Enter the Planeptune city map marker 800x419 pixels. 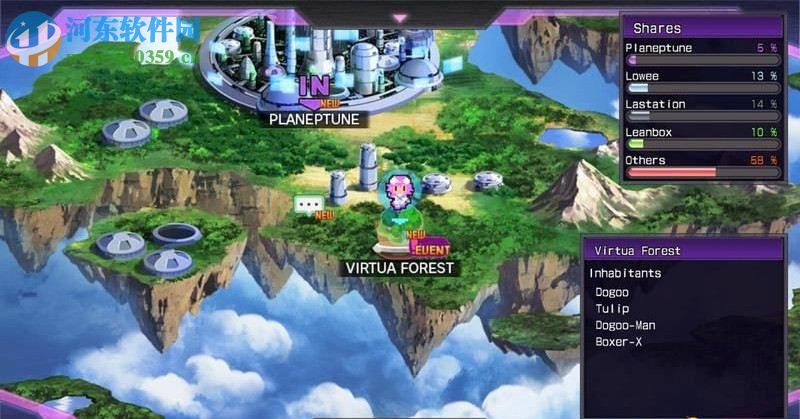[313, 86]
